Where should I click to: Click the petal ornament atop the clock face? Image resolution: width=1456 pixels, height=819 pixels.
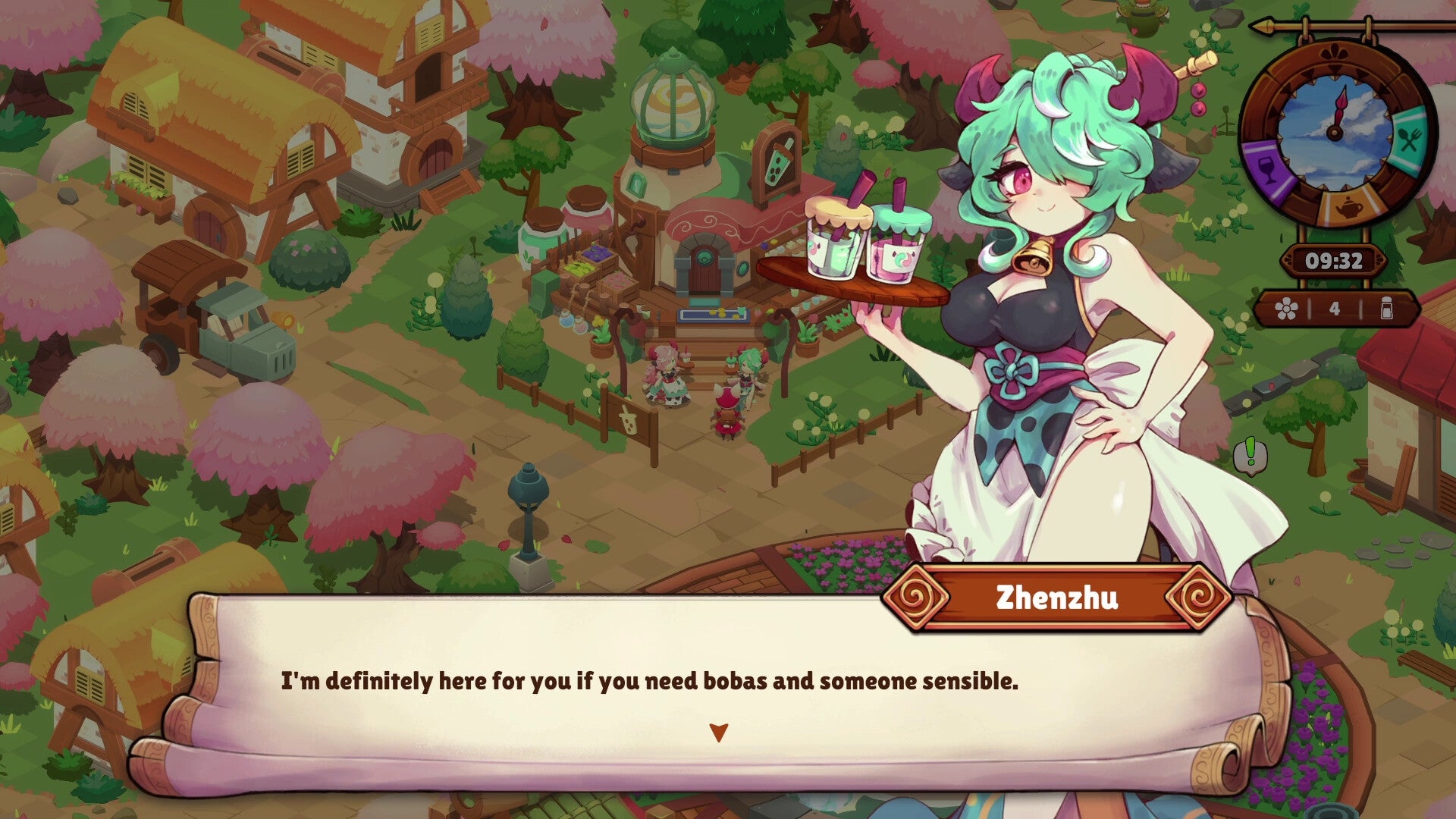(x=1336, y=51)
